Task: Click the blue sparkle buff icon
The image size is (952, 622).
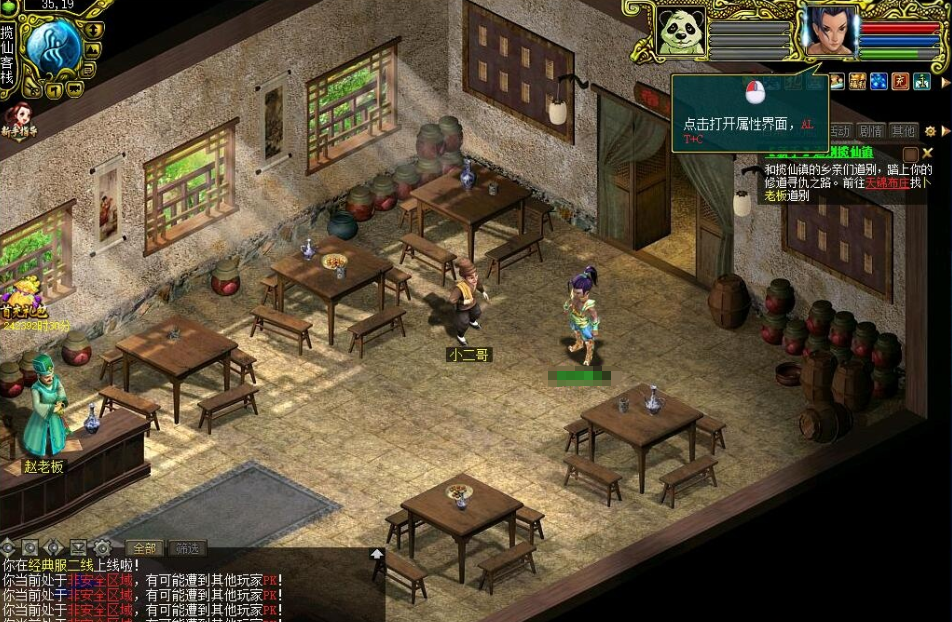Action: point(879,81)
